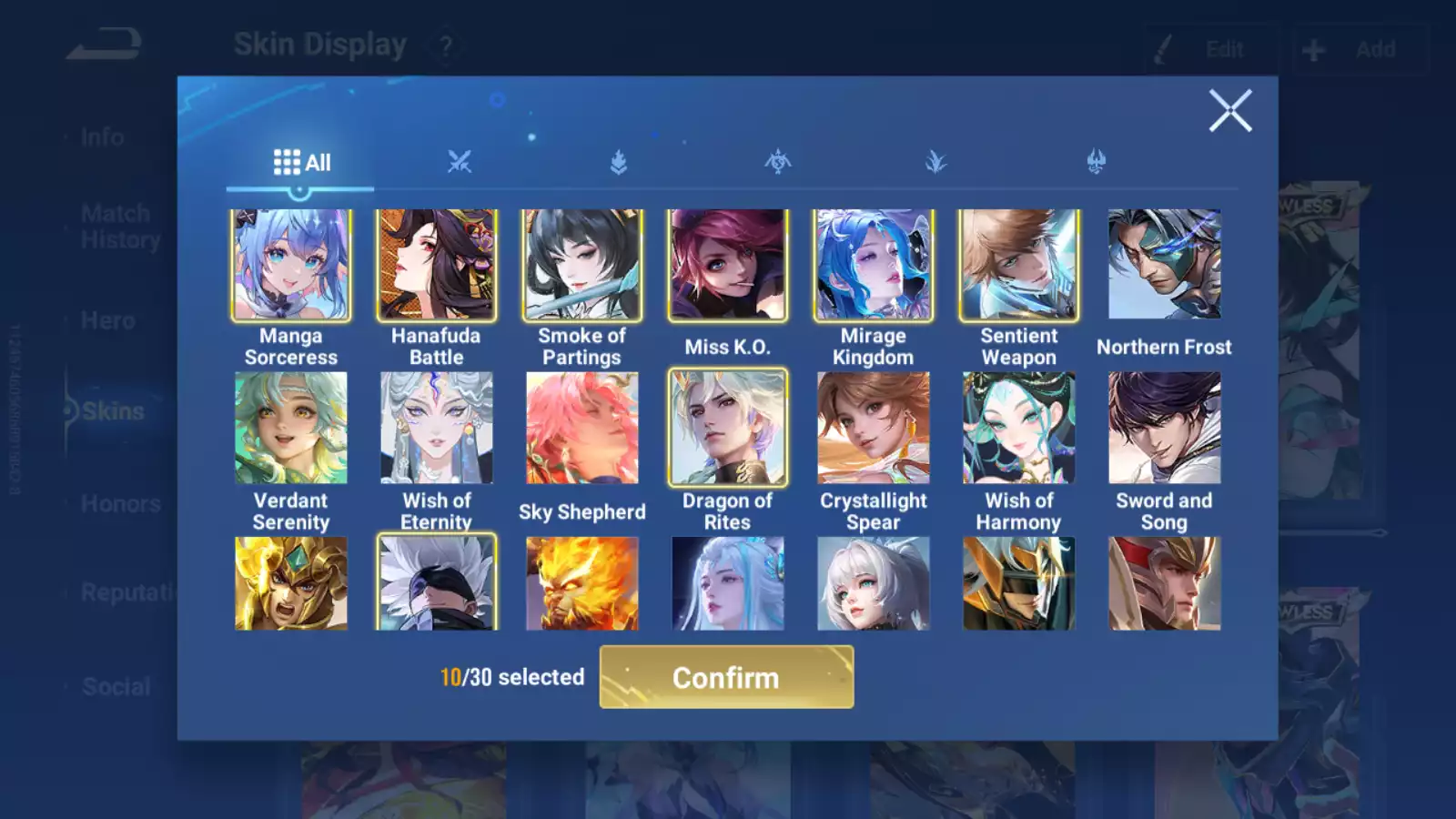Viewport: 1456px width, 819px height.
Task: Select the Northern Frost skin
Action: [x=1166, y=264]
